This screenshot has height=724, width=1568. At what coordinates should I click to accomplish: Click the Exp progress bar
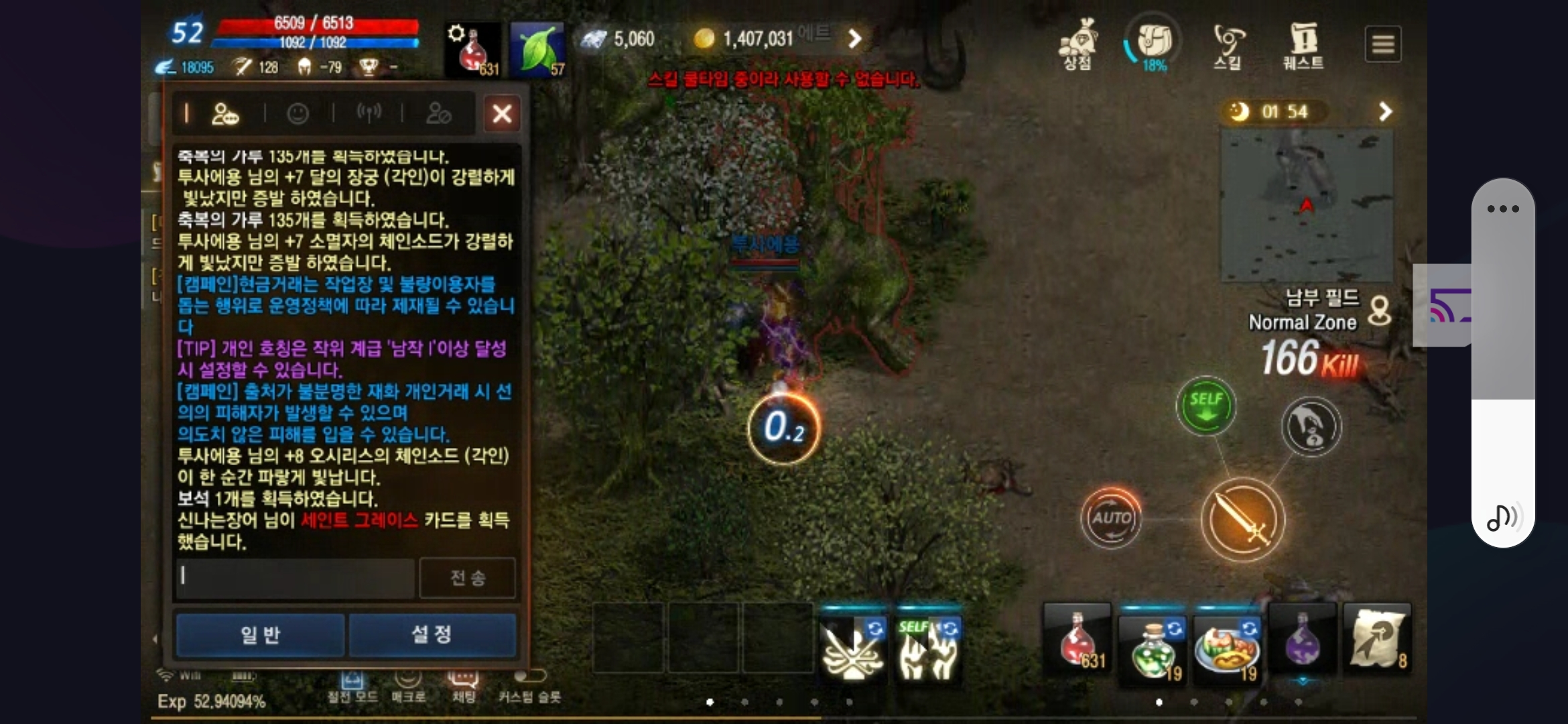point(214,701)
